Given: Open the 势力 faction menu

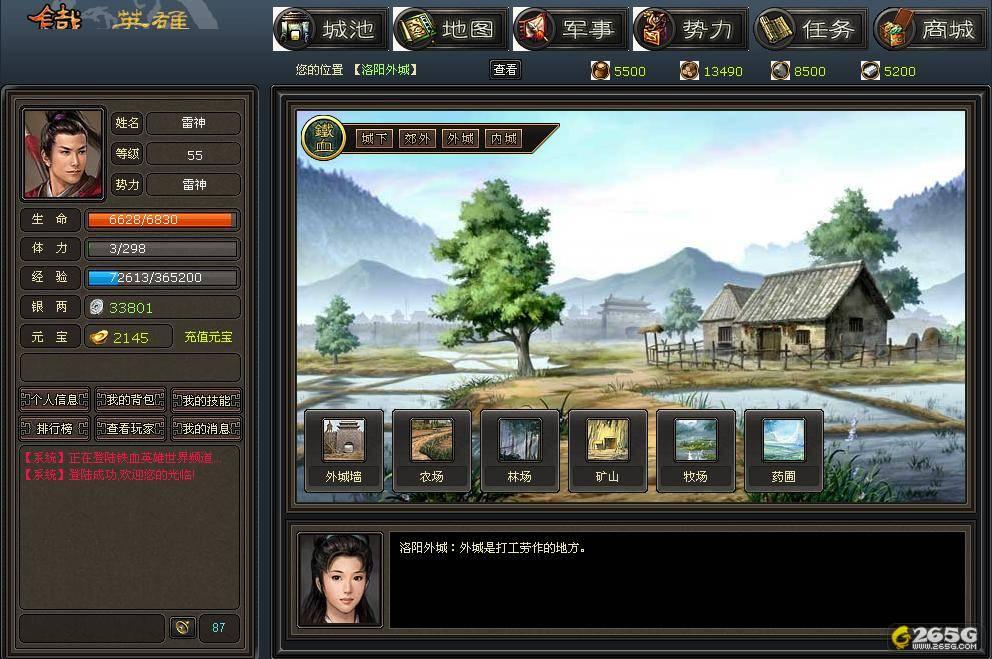Looking at the screenshot, I should (x=690, y=29).
